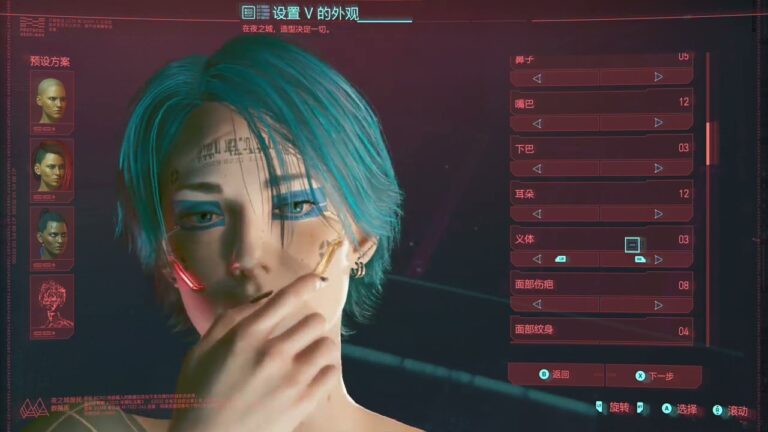Click the left arrow under 嘴巴
Viewport: 768px width, 432px height.
pyautogui.click(x=537, y=123)
